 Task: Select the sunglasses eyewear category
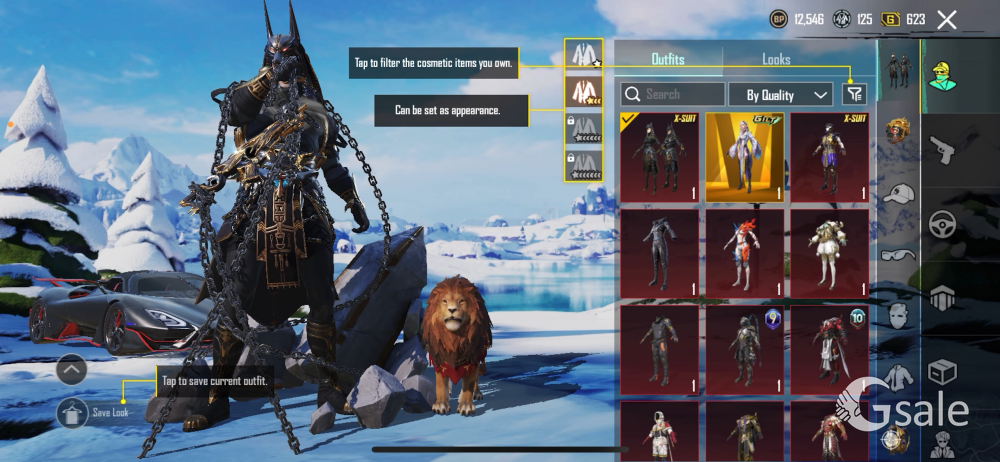click(897, 255)
